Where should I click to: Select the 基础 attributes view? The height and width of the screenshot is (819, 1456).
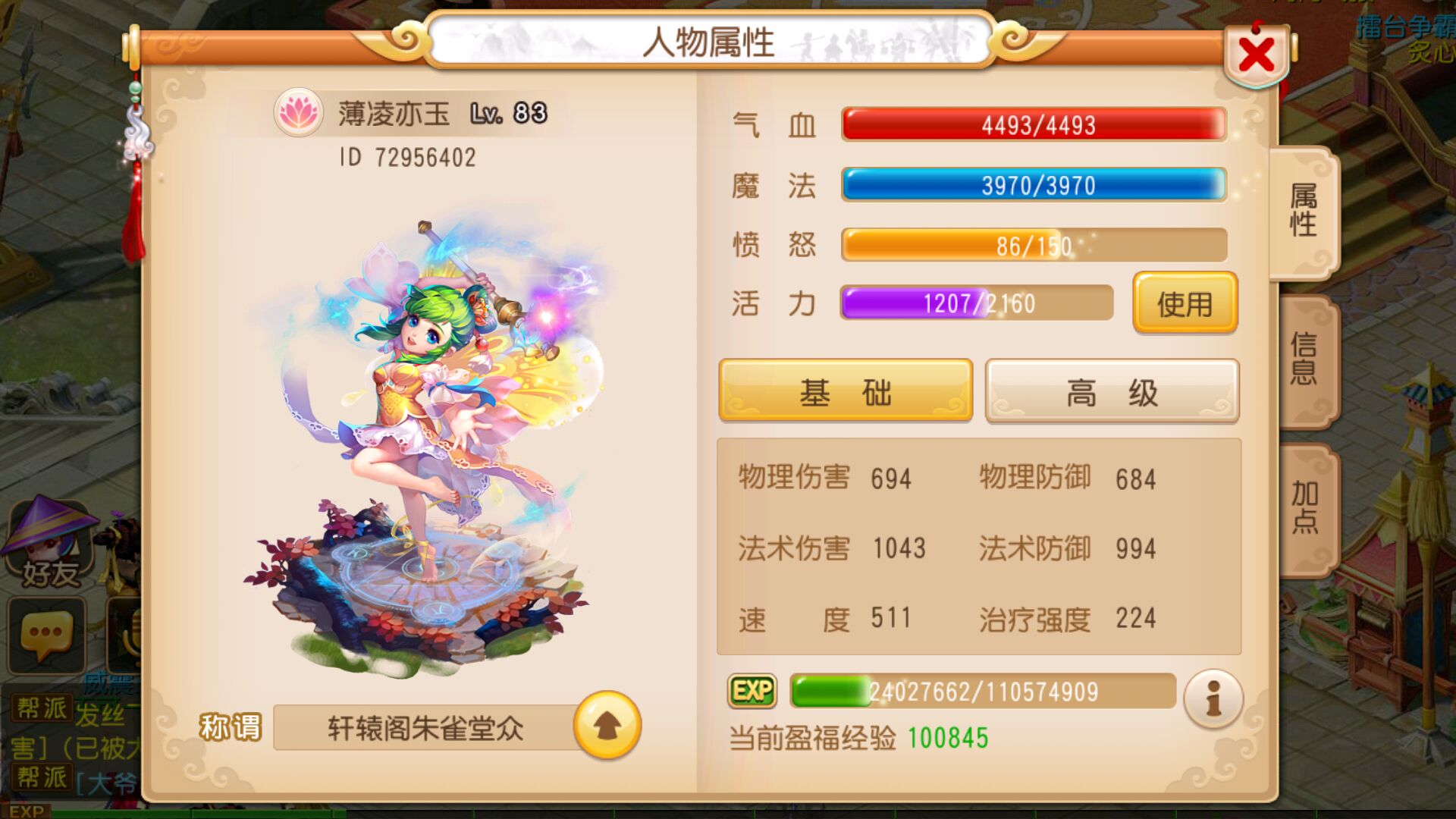[x=844, y=391]
